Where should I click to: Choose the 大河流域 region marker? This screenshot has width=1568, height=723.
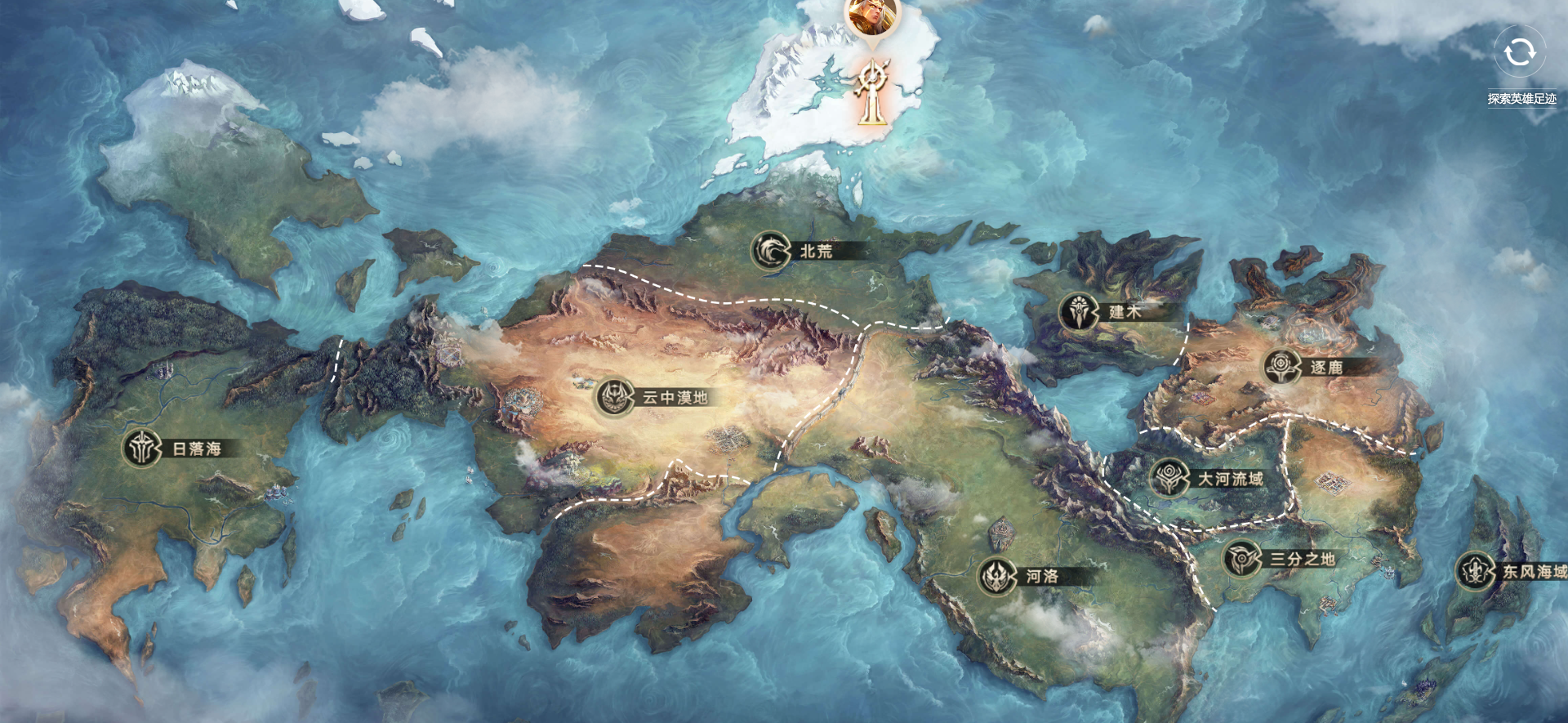1169,478
